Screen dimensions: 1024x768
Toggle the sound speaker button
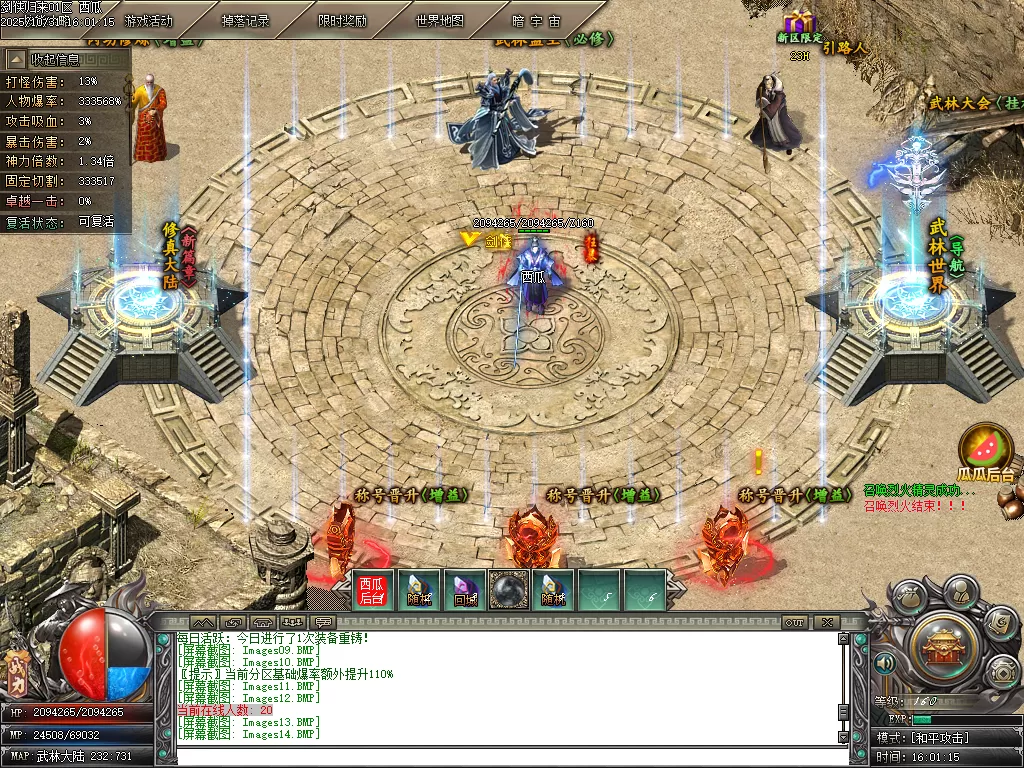[x=885, y=663]
